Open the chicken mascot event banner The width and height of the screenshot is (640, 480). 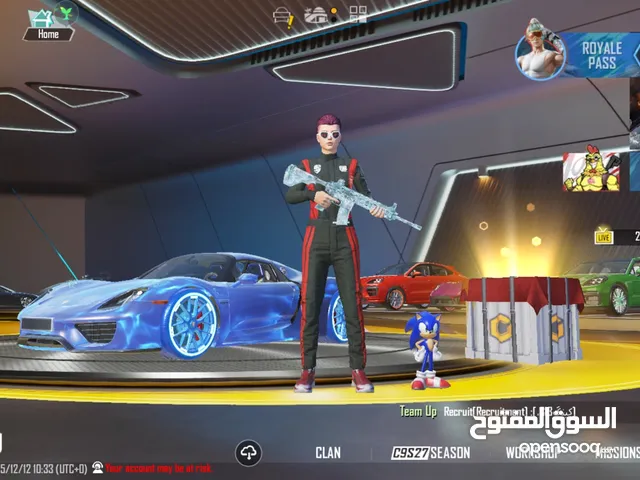pyautogui.click(x=592, y=171)
